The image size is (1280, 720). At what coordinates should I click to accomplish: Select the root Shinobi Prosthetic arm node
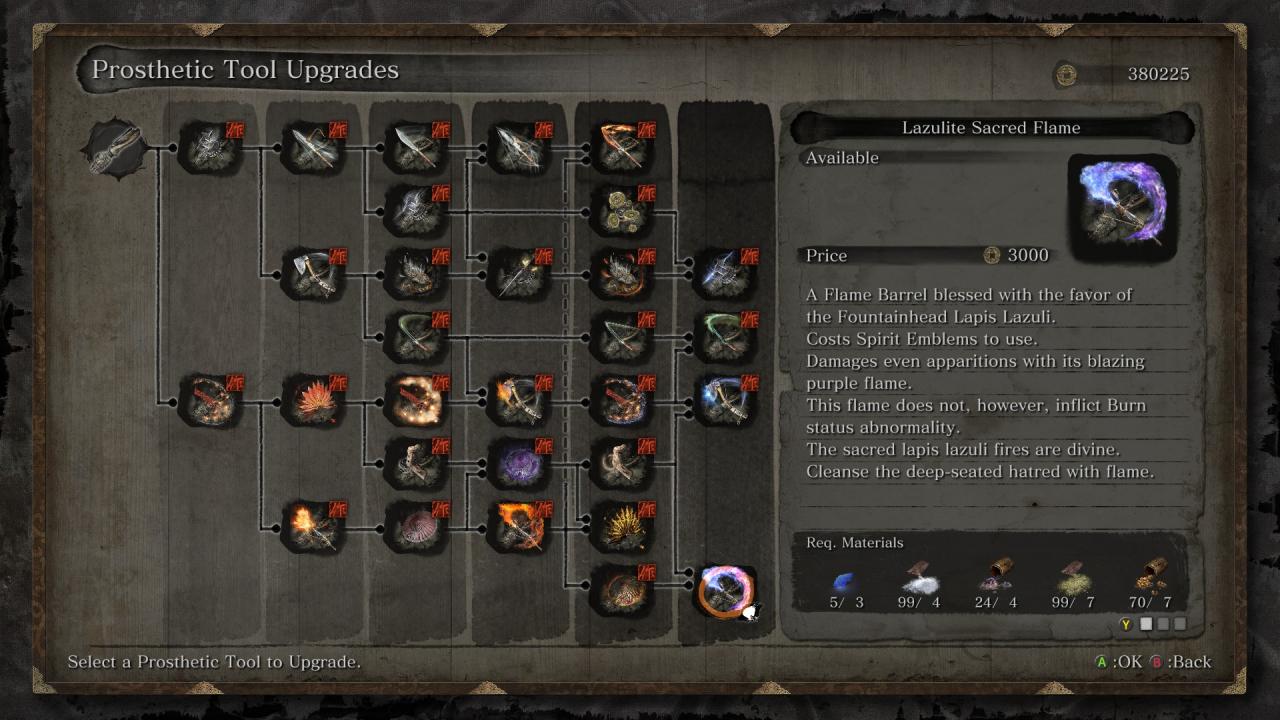tap(115, 150)
